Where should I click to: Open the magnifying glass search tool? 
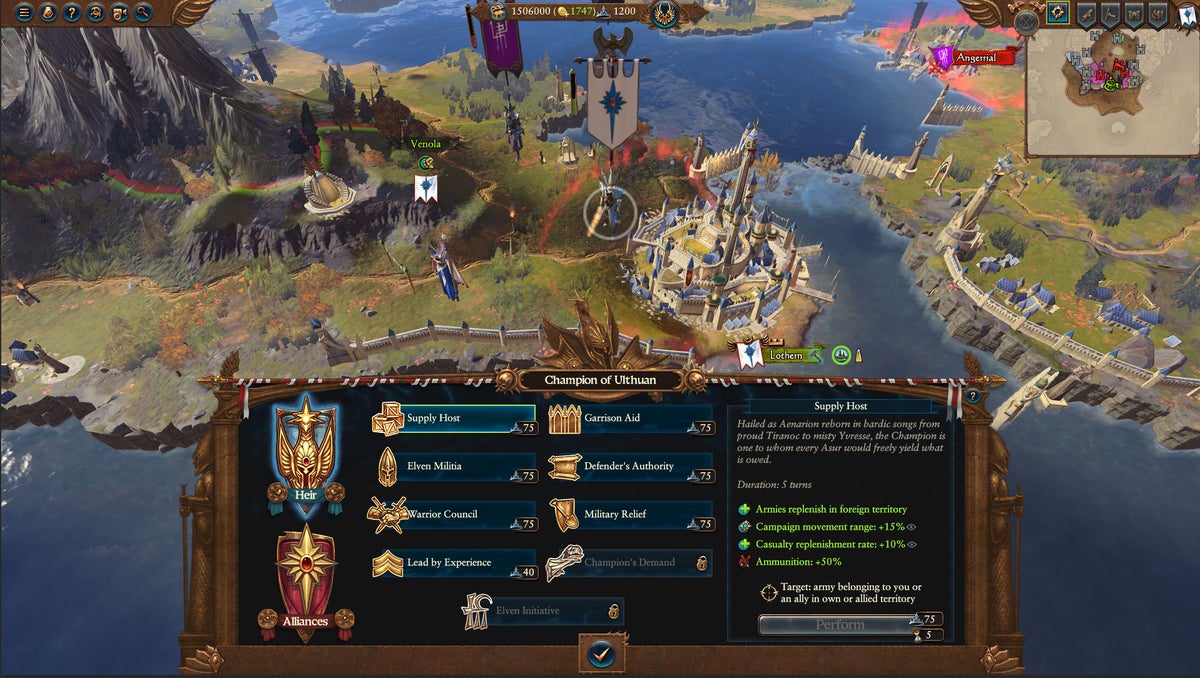tap(144, 13)
